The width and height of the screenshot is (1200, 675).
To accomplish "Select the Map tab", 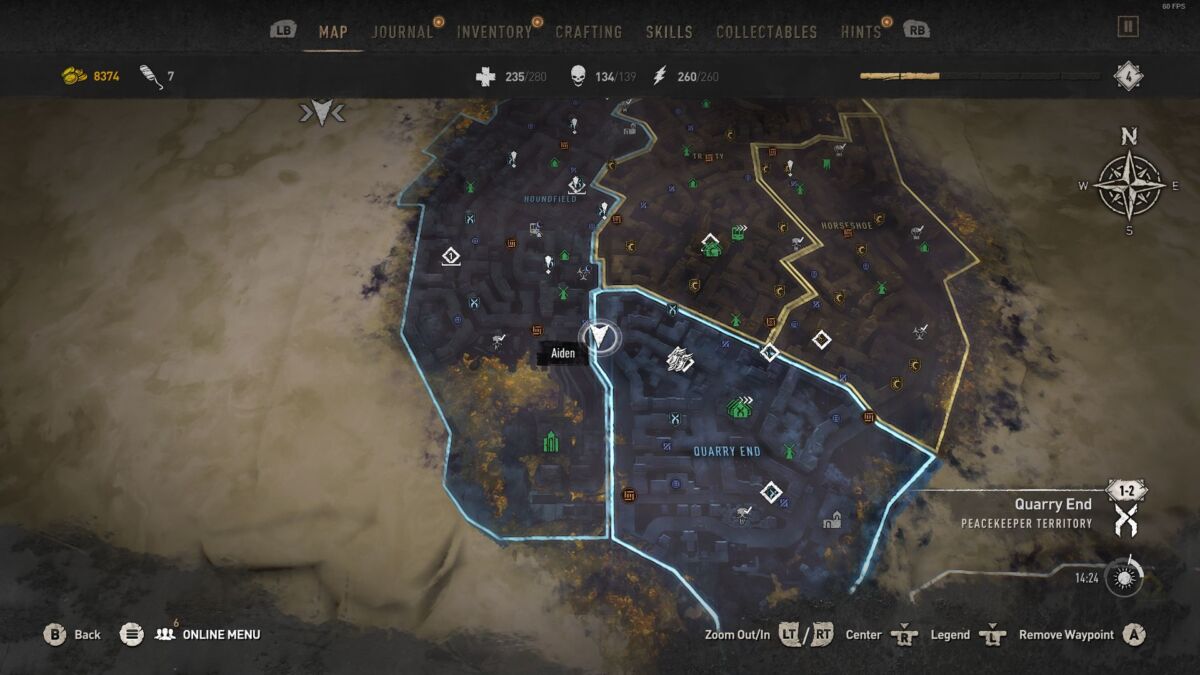I will (333, 32).
